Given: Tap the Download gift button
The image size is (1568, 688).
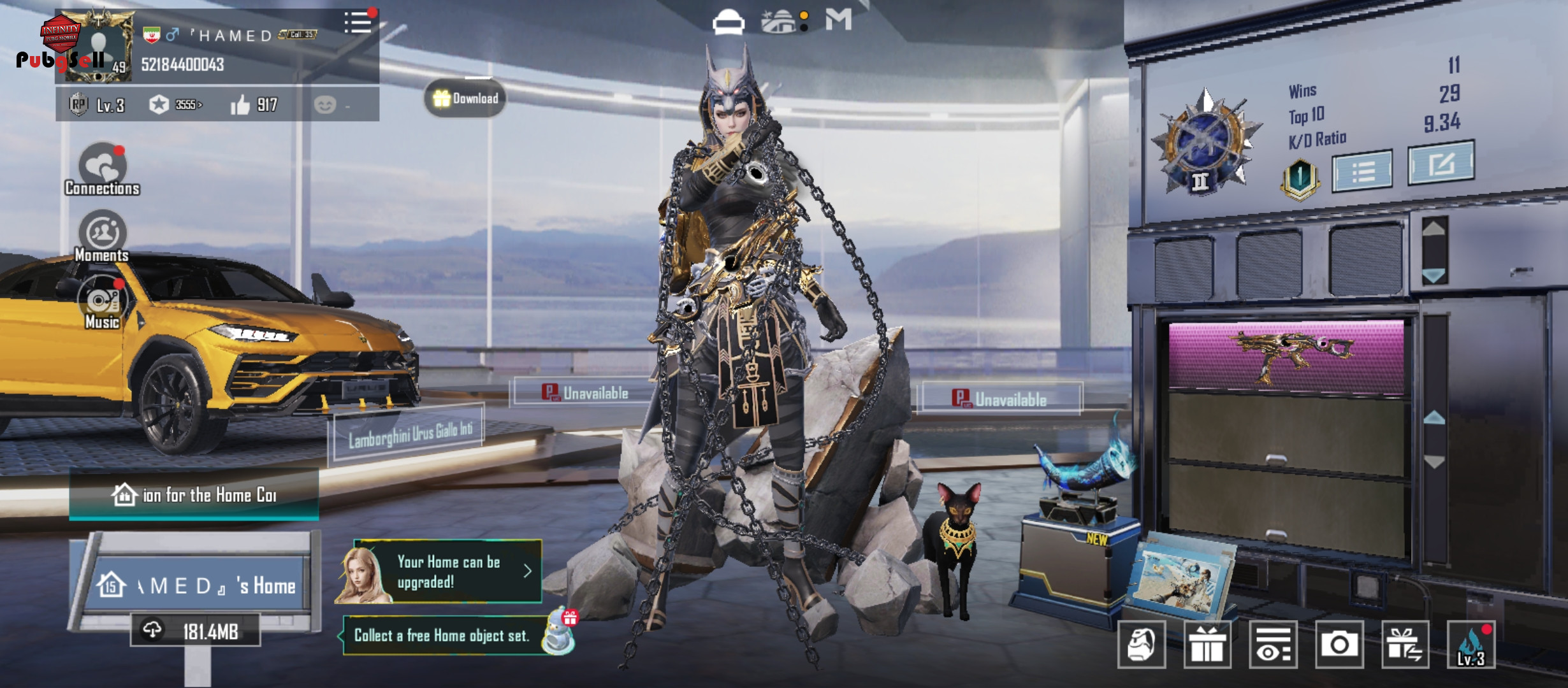Looking at the screenshot, I should point(465,99).
